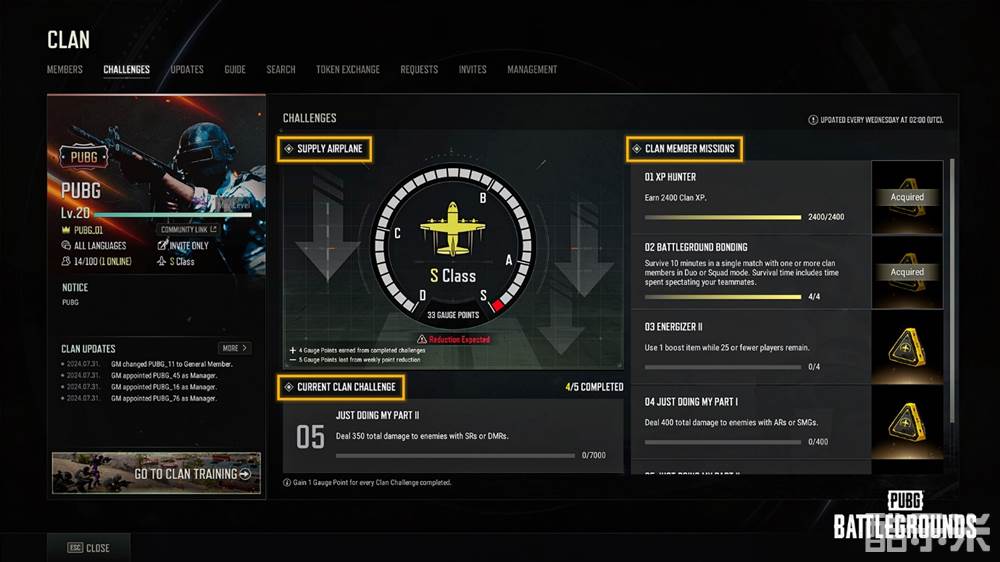Click the Community Link button
The image size is (1000, 562).
187,230
